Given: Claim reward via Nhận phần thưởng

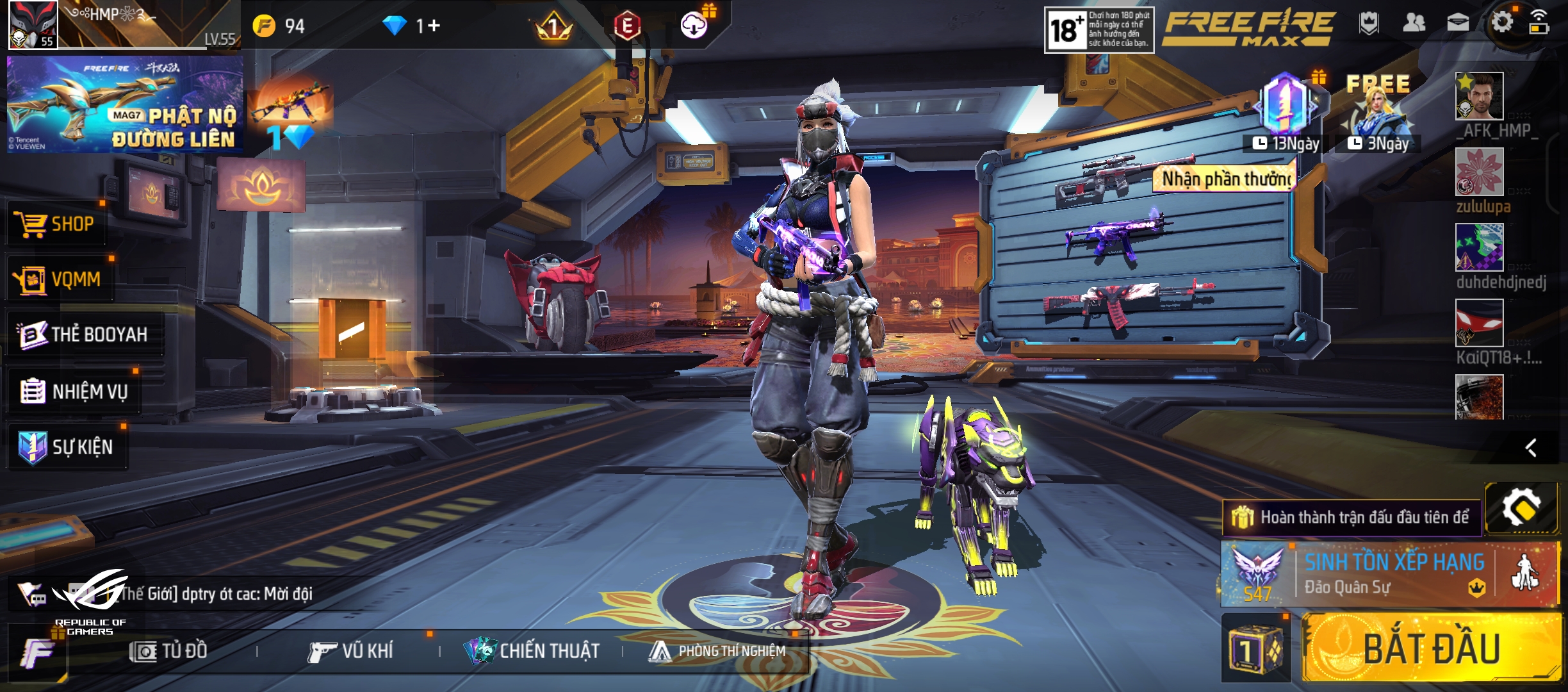Looking at the screenshot, I should click(x=1226, y=179).
